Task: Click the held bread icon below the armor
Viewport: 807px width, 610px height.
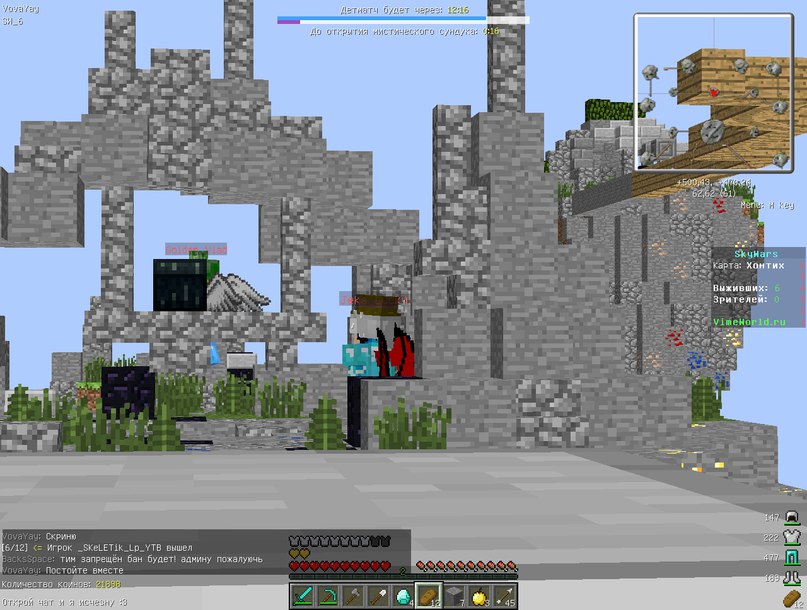Action: (x=793, y=600)
